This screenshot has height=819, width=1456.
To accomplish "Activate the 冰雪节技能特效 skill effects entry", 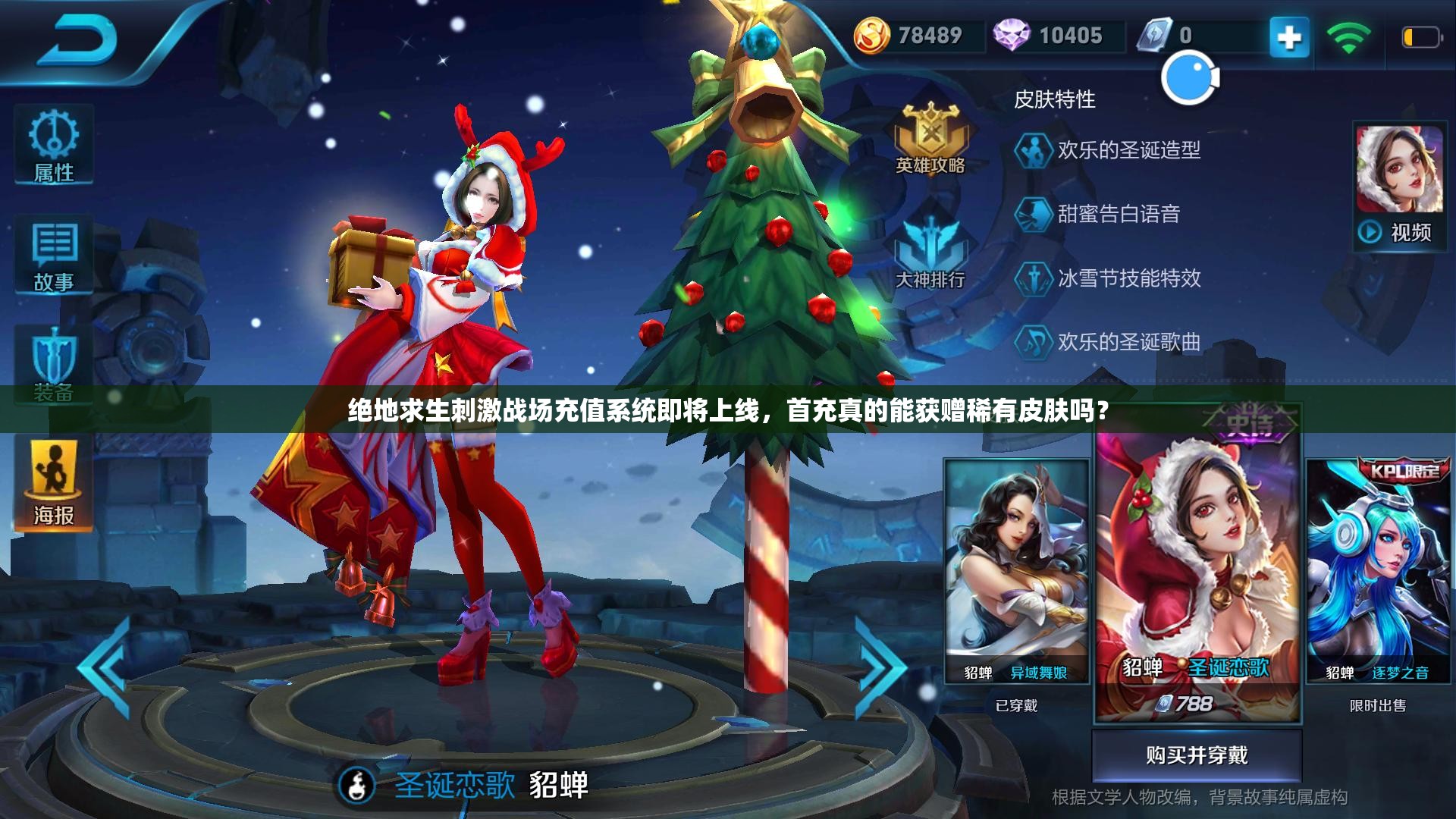I will (1034, 279).
